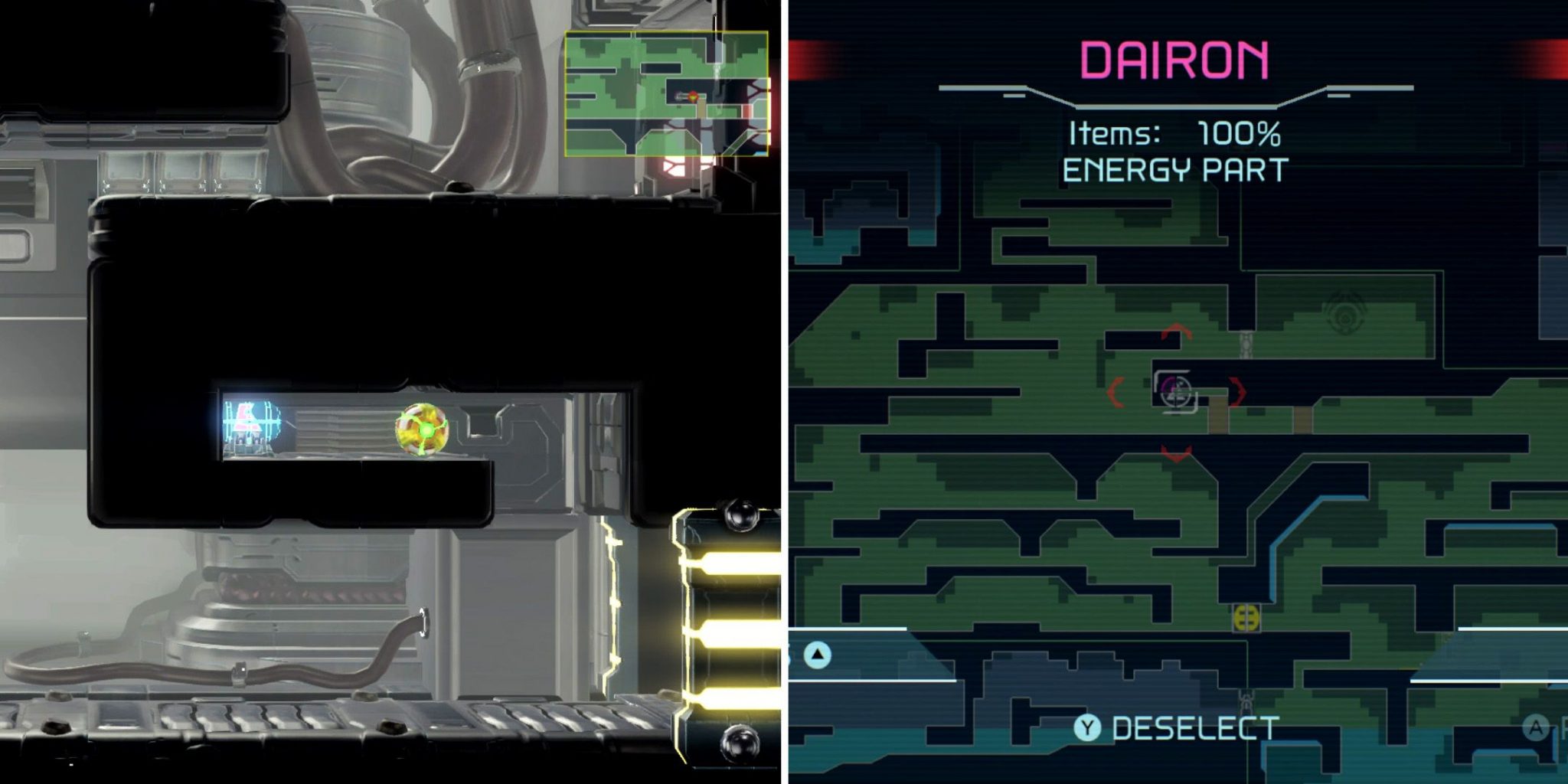Expand the yellow-framed minimap overlay in the top-right

[666, 92]
